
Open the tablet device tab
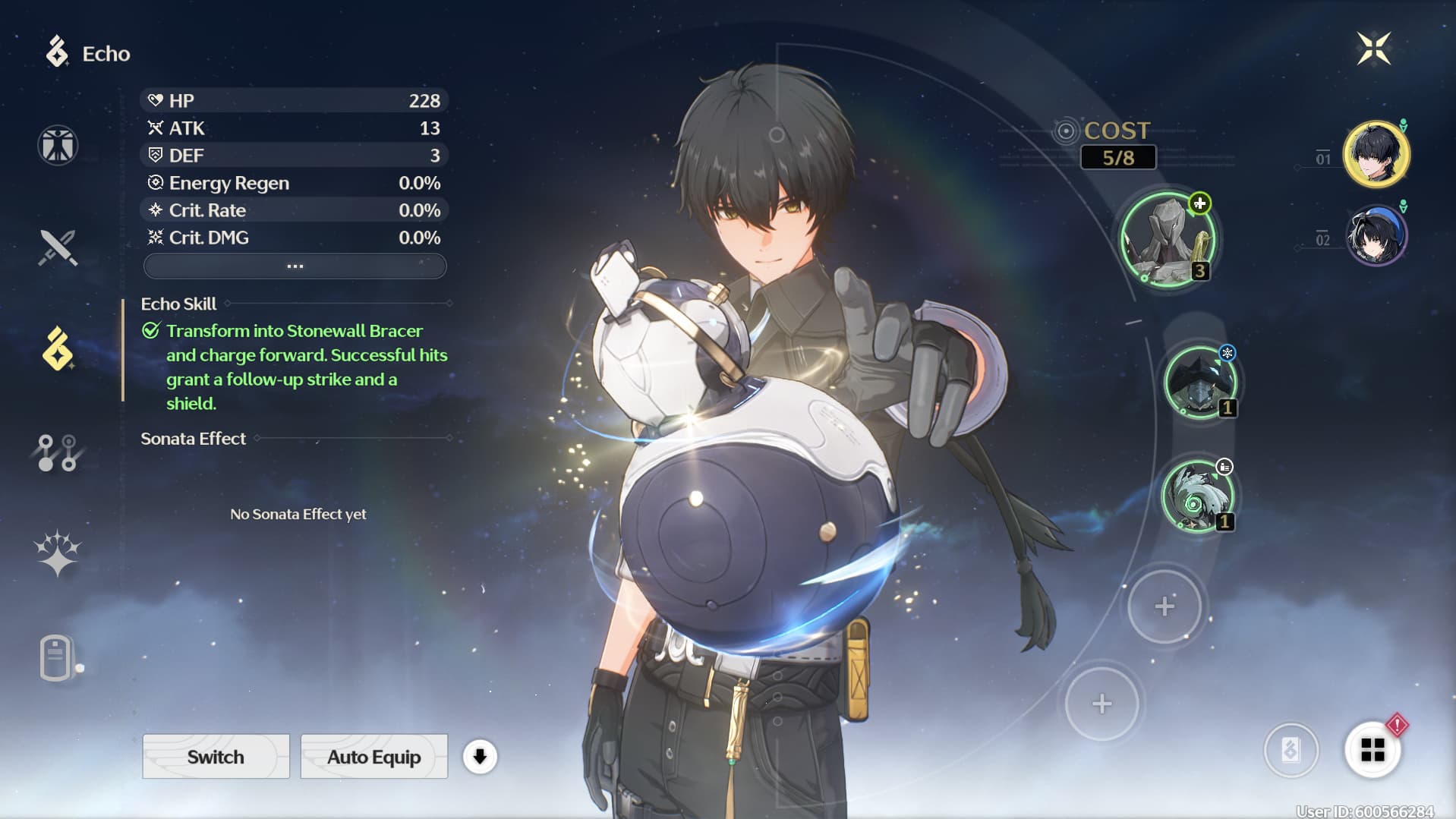[x=58, y=657]
